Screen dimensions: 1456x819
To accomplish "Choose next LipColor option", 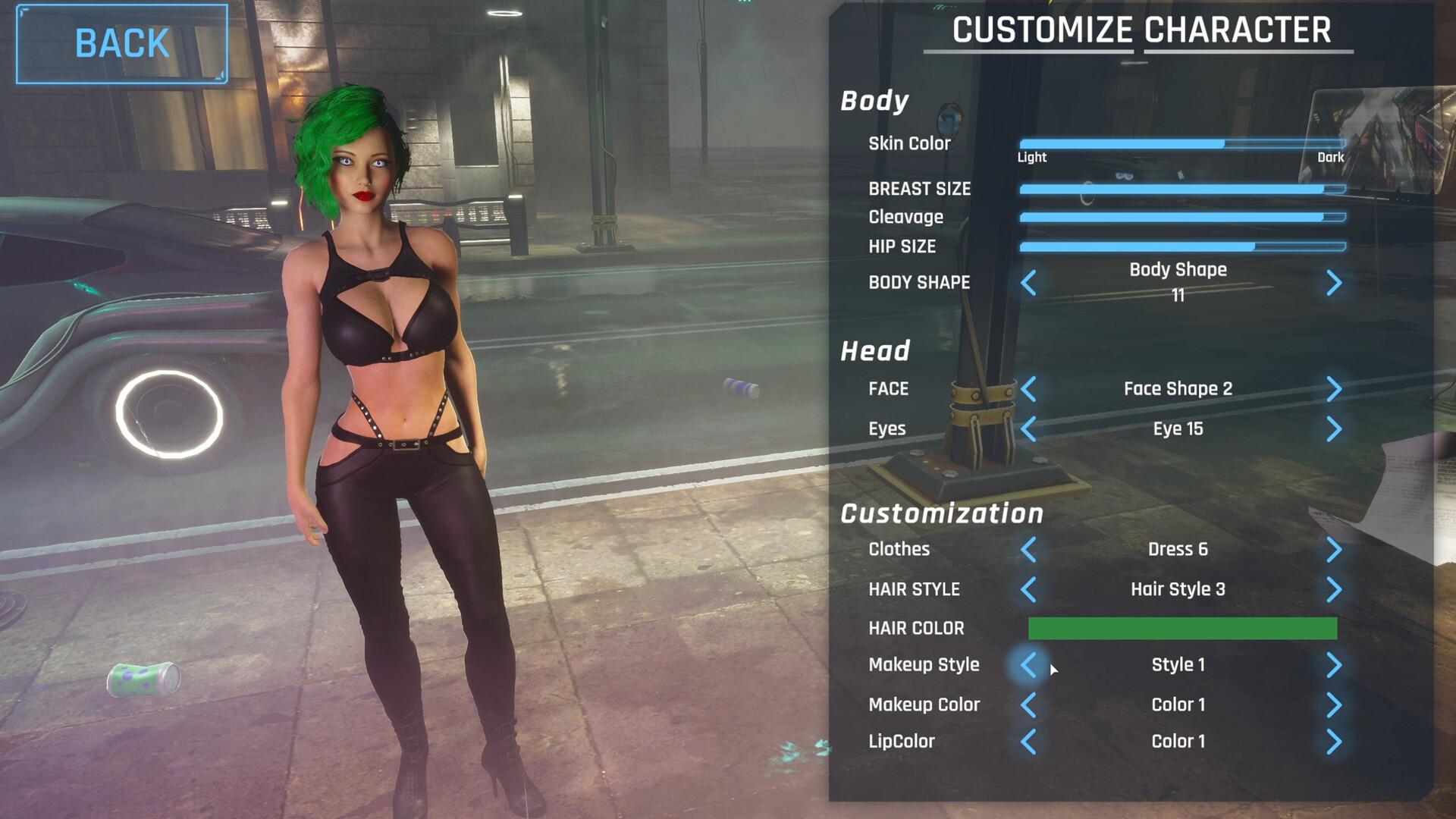I will (x=1334, y=742).
